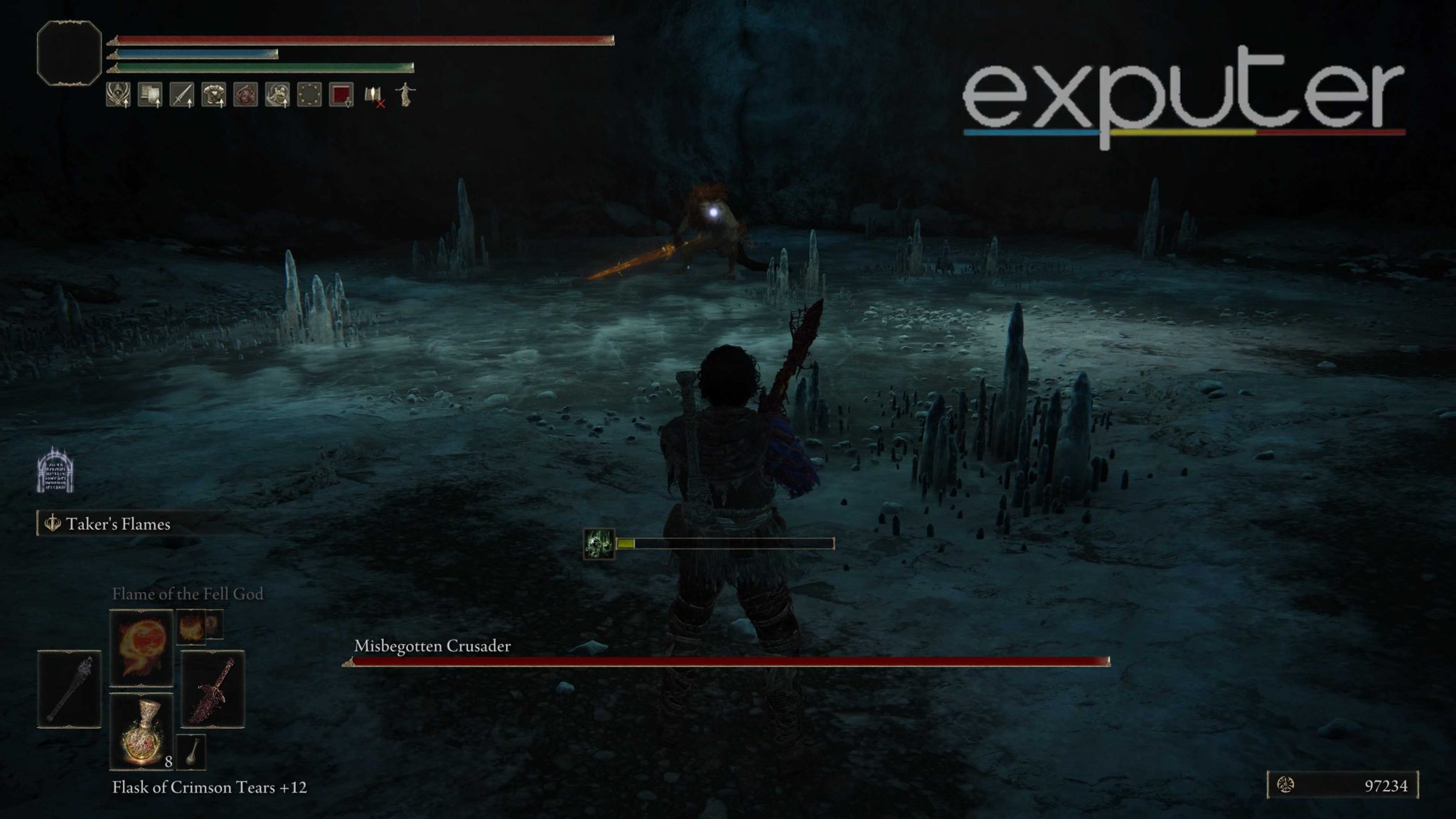Select the armor defense buff icon
The height and width of the screenshot is (819, 1456).
(213, 95)
